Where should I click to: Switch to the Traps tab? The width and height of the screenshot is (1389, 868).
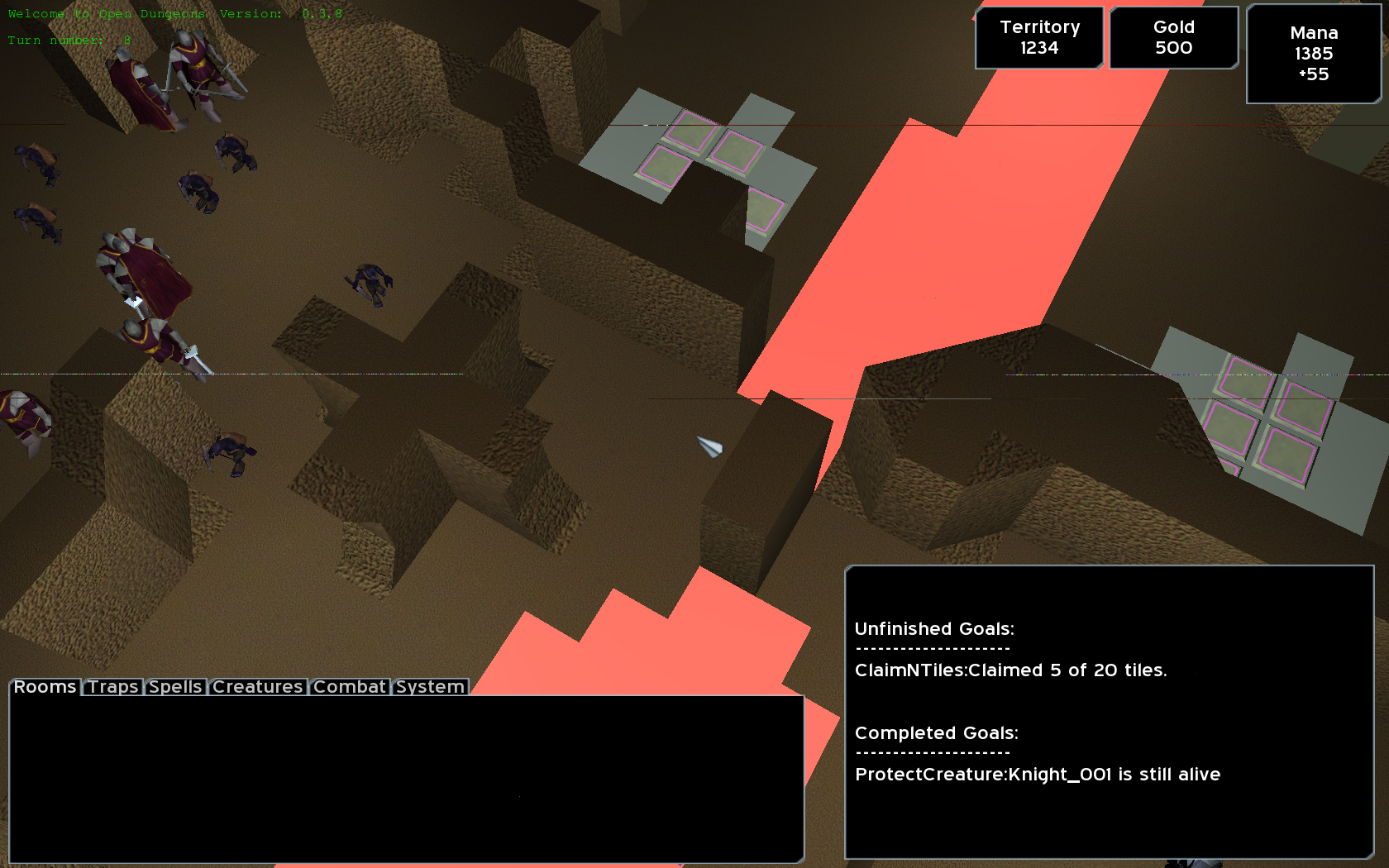(x=113, y=687)
